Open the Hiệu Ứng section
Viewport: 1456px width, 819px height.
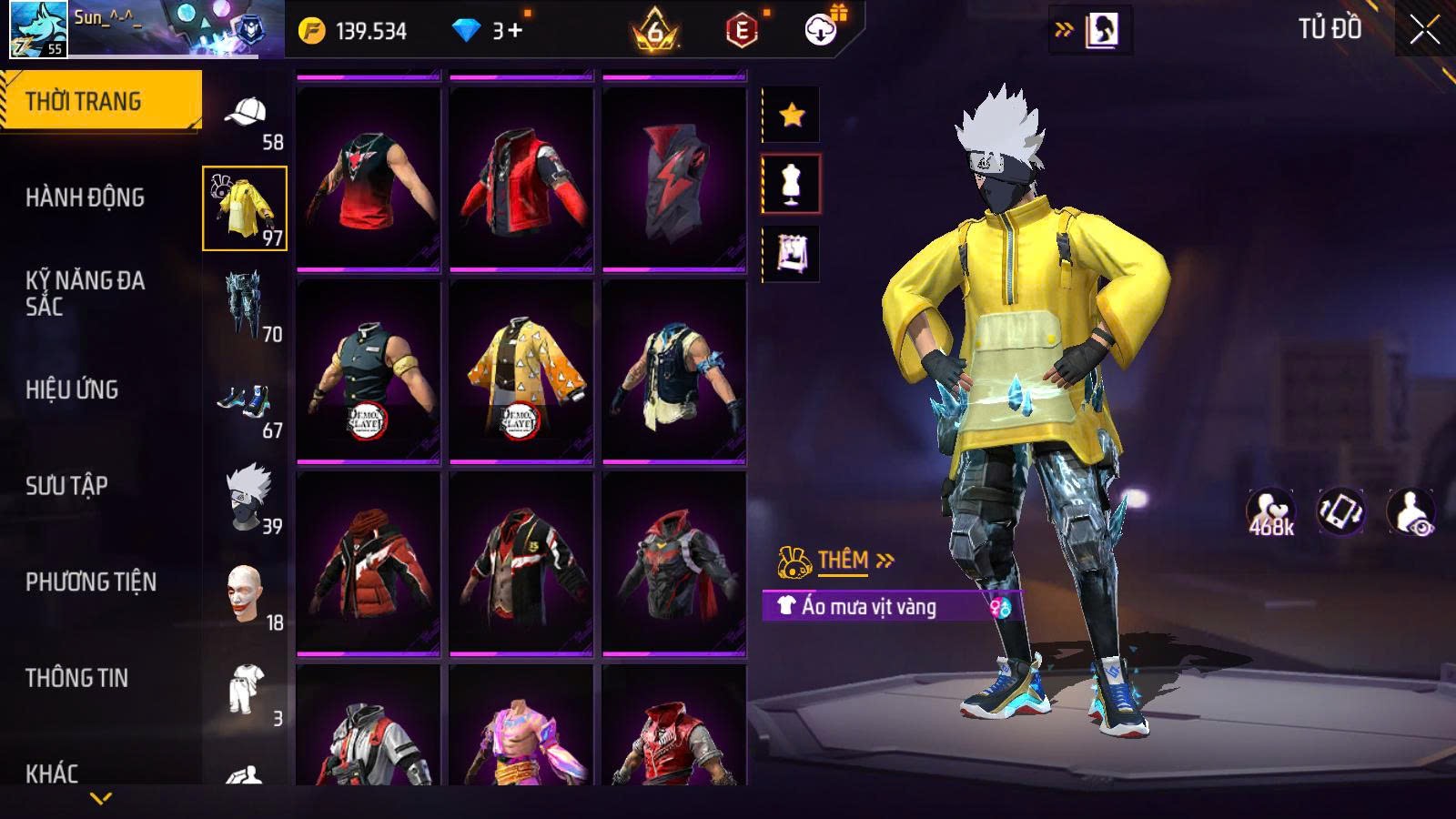coord(72,389)
